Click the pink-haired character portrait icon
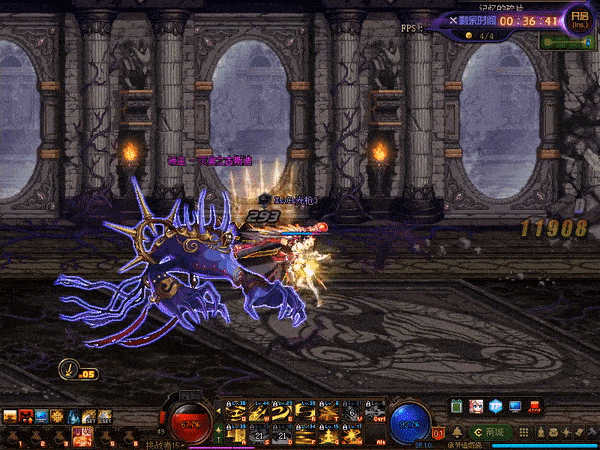Viewport: 600px width, 450px height. pos(477,407)
